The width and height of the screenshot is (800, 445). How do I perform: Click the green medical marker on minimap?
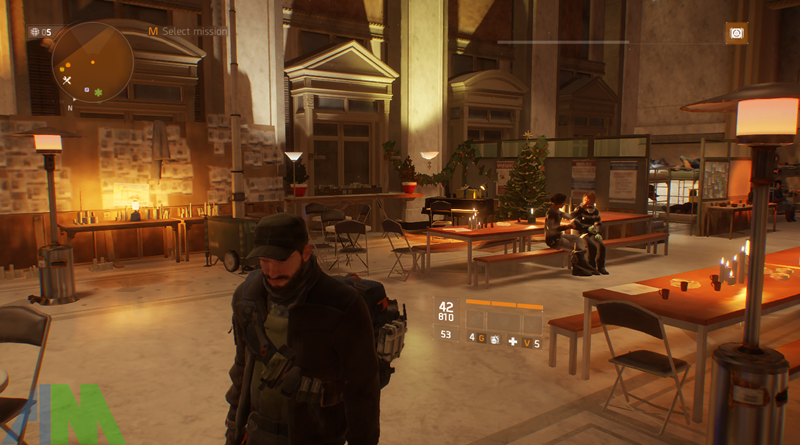coord(98,92)
